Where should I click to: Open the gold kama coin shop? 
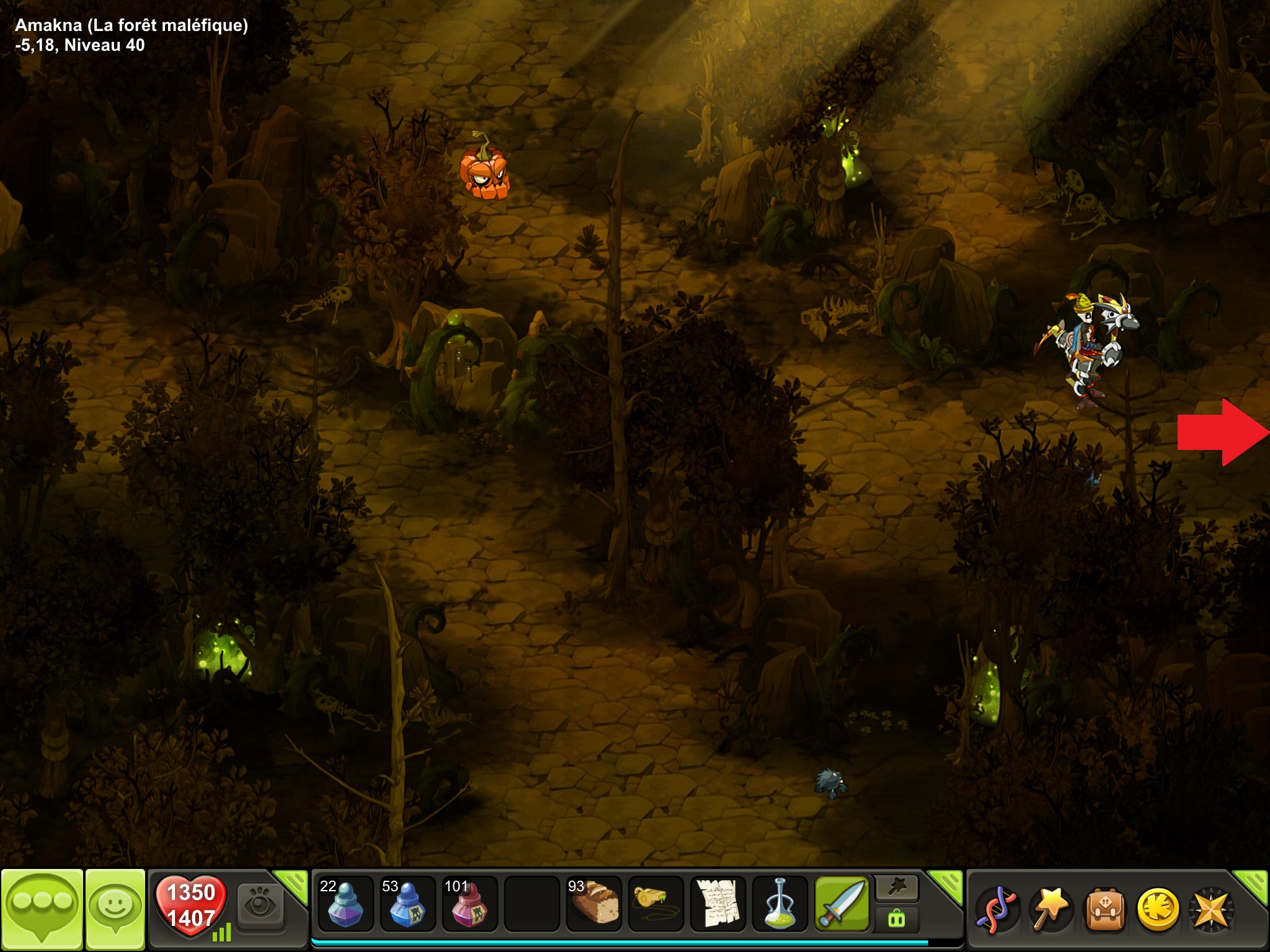1158,909
